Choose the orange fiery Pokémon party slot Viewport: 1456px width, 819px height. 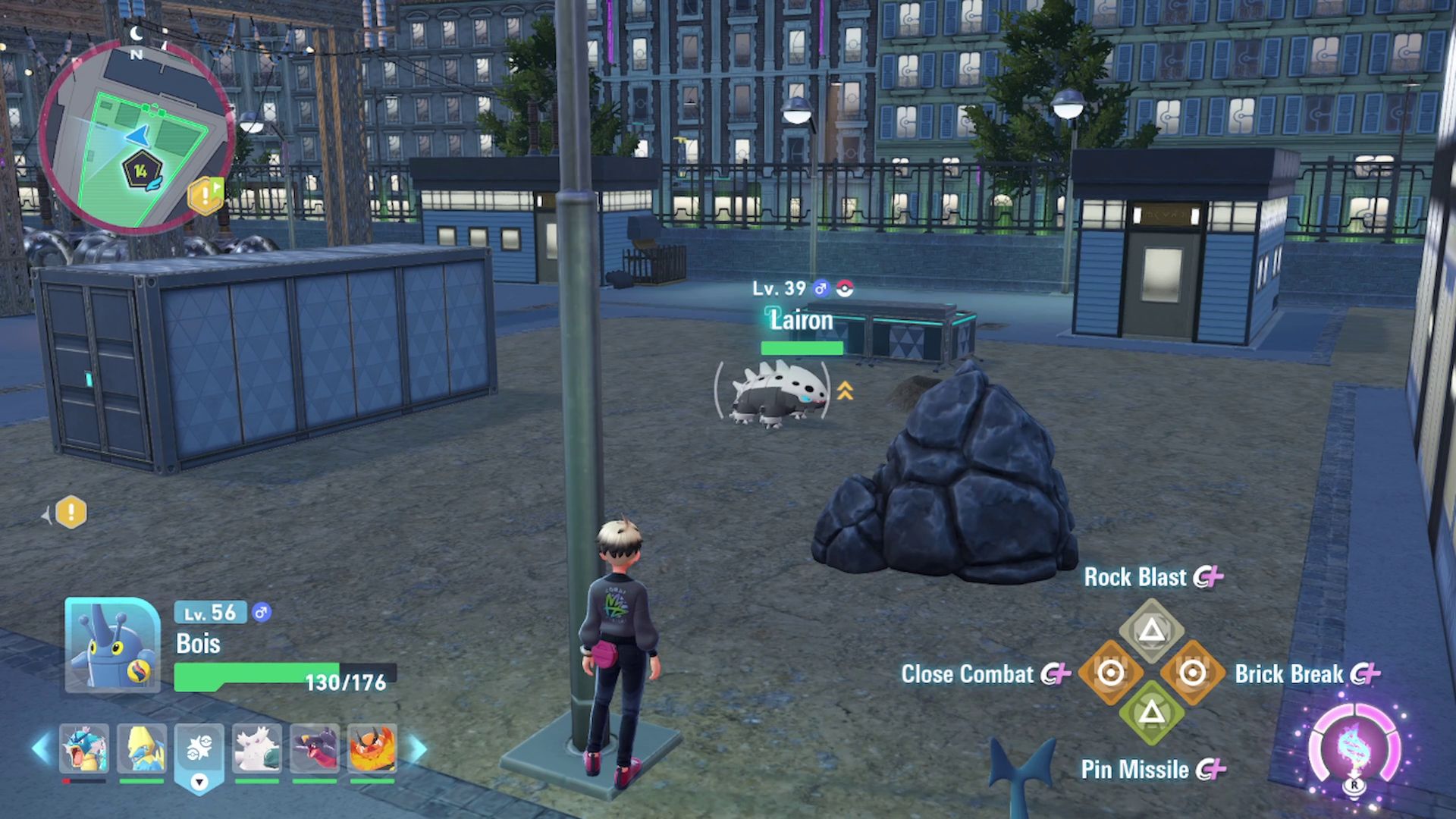tap(372, 749)
